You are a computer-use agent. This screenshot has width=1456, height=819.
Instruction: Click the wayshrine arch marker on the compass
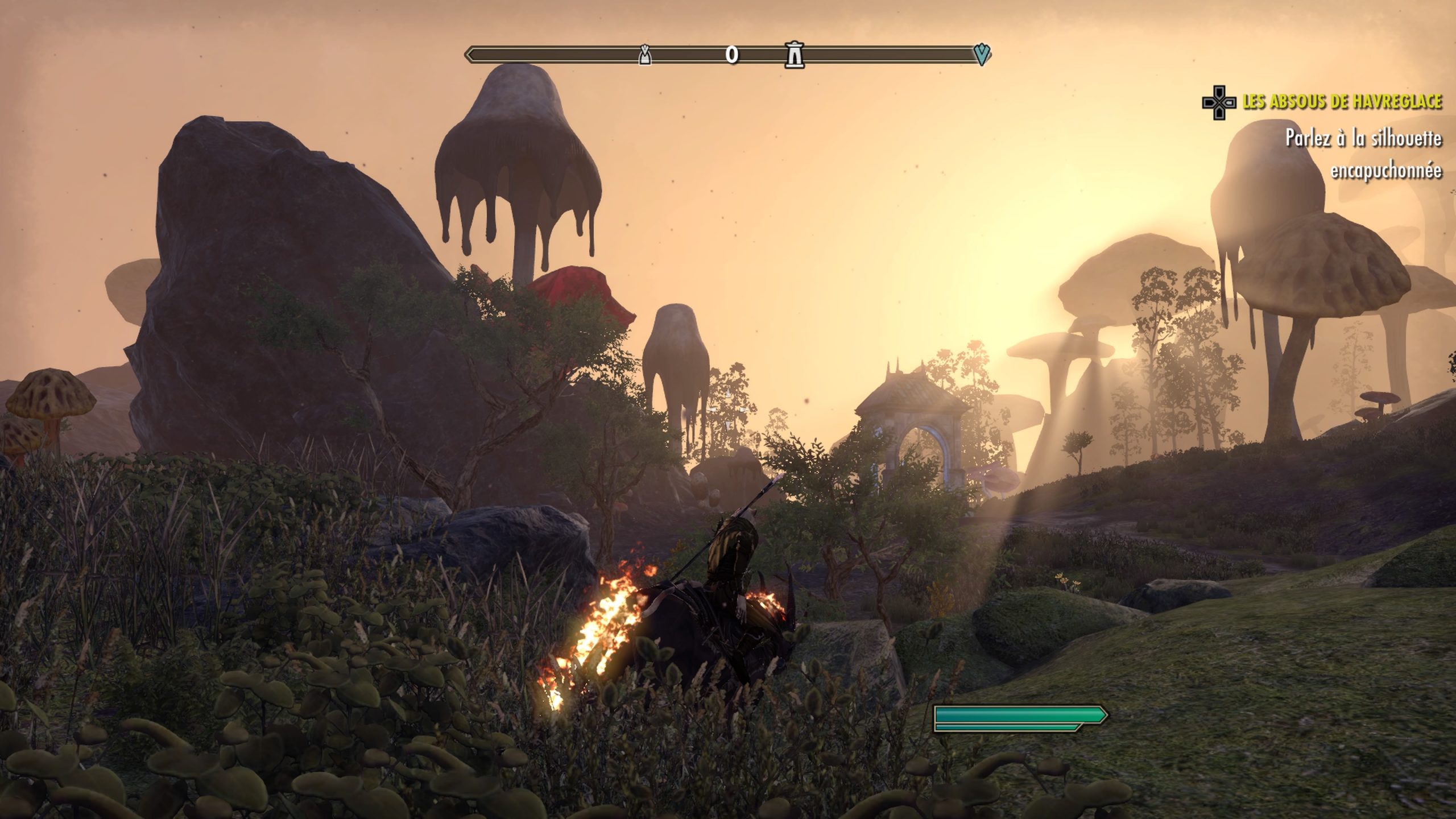click(x=794, y=55)
